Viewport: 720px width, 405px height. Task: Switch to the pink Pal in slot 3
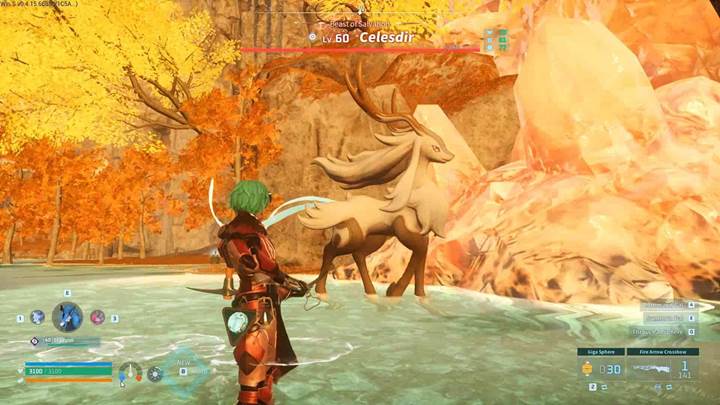point(98,317)
